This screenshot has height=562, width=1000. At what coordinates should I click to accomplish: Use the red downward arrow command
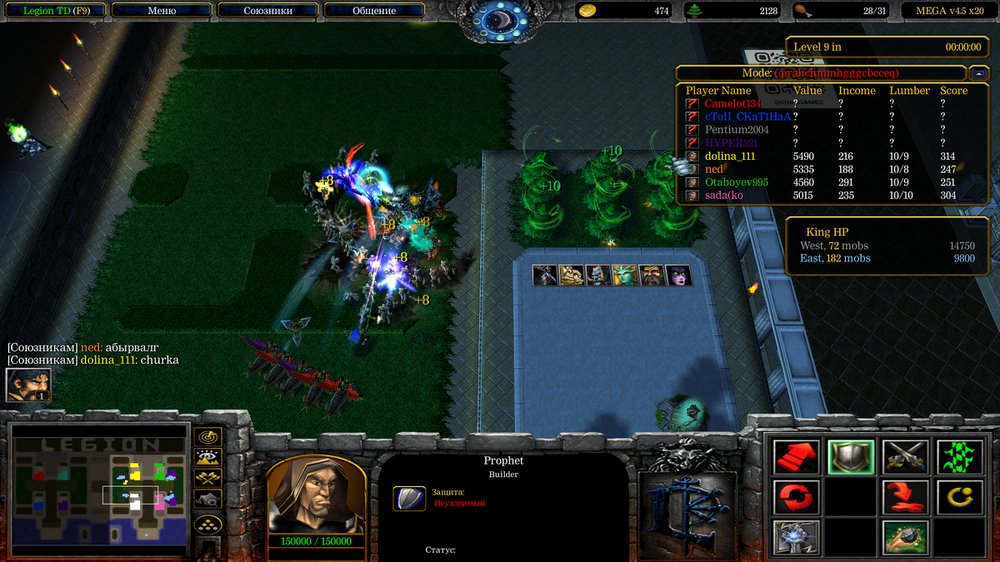906,497
